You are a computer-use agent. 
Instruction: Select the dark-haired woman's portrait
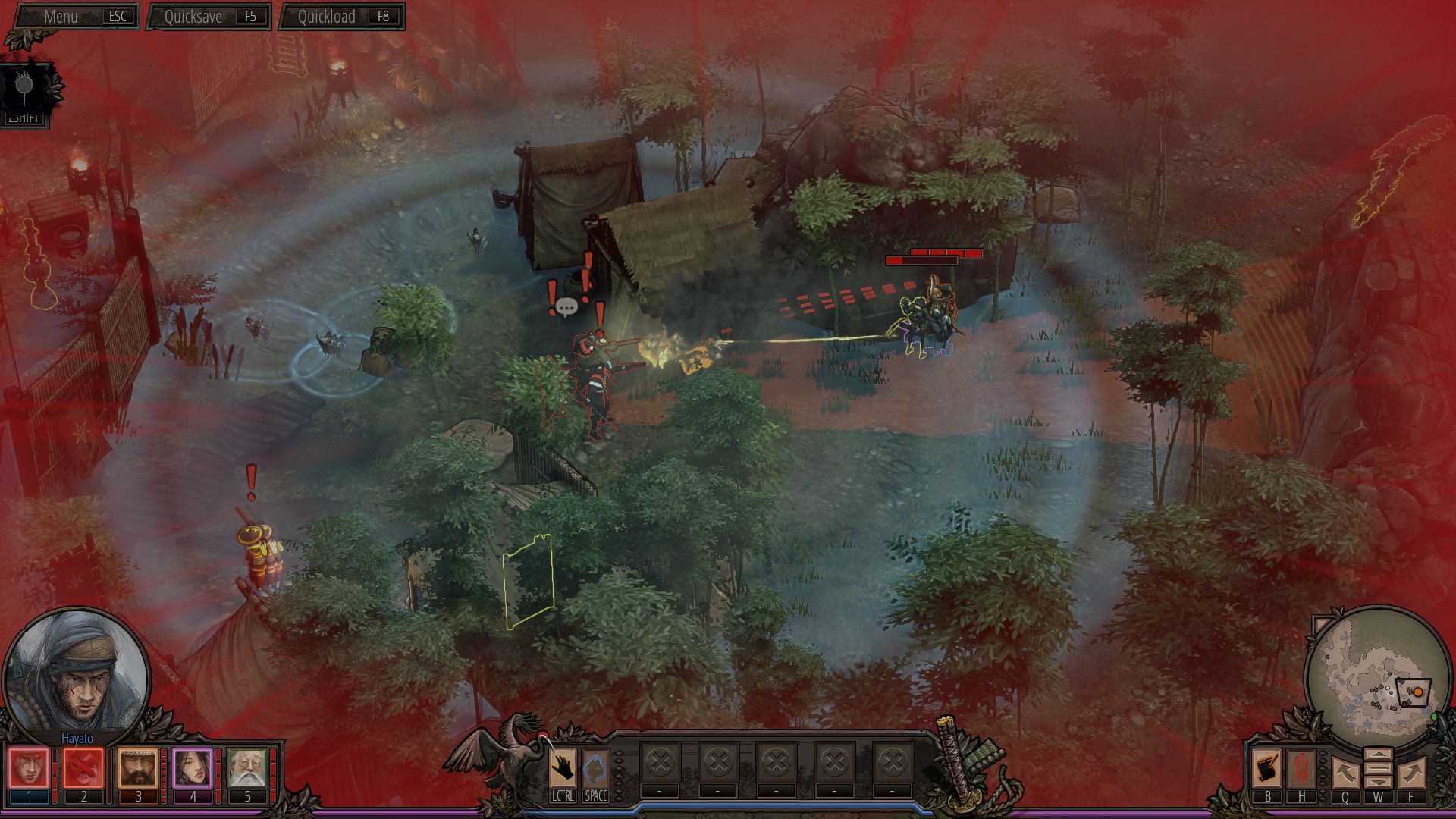[193, 769]
